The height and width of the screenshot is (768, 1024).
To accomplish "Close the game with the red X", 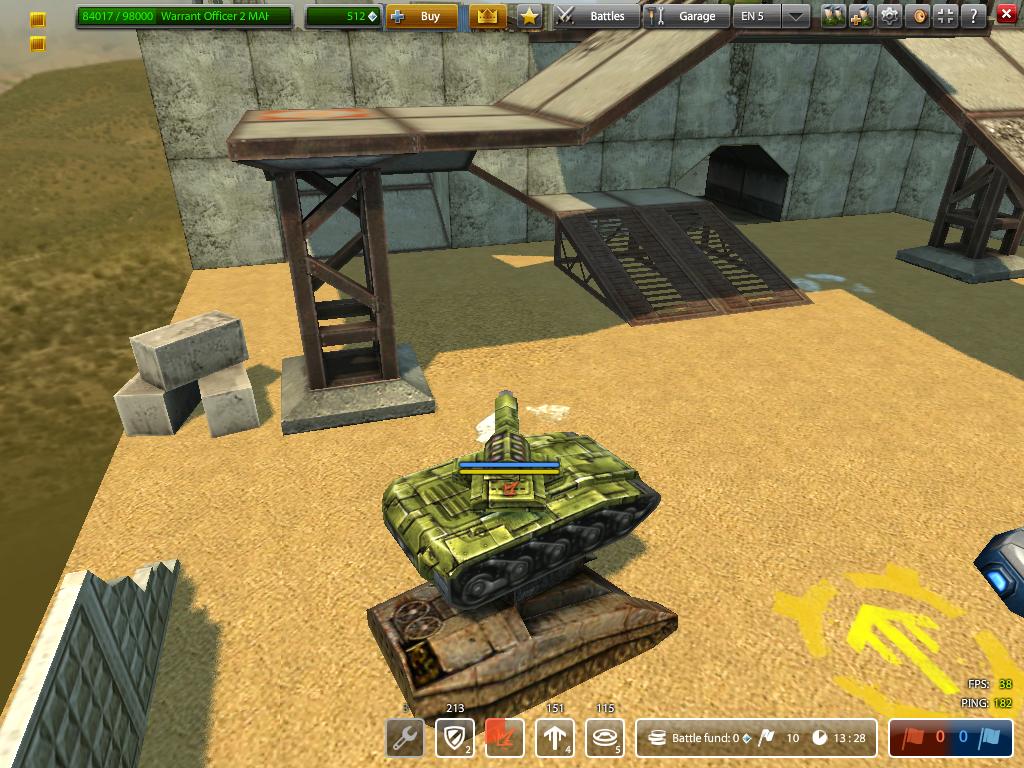I will pos(1005,14).
